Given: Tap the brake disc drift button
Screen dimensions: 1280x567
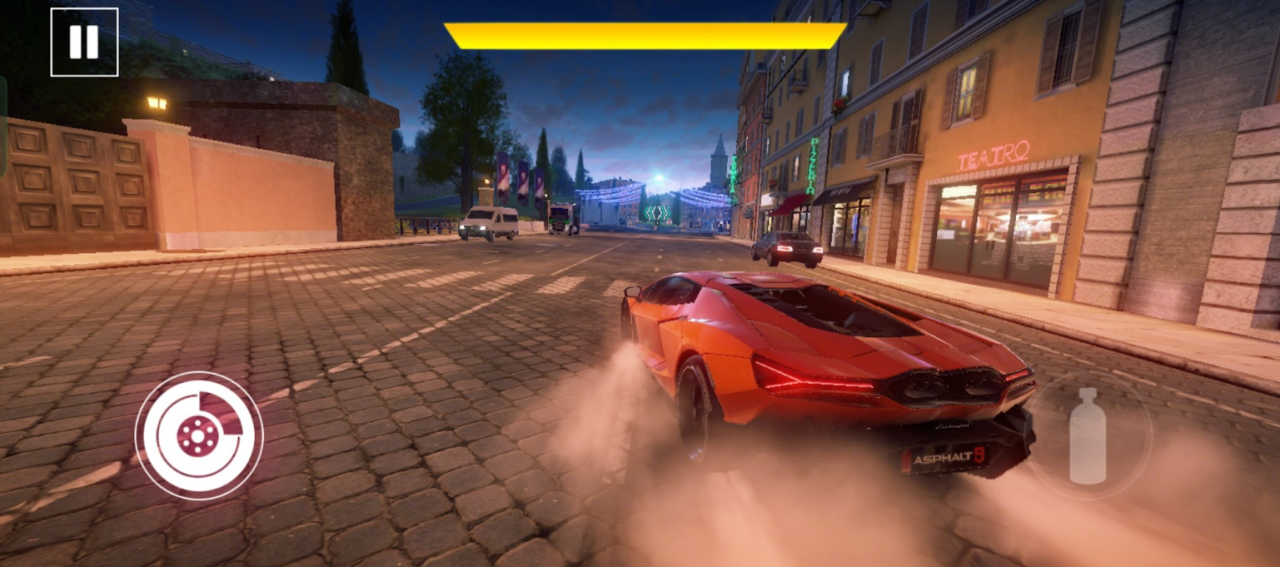Looking at the screenshot, I should tap(199, 435).
